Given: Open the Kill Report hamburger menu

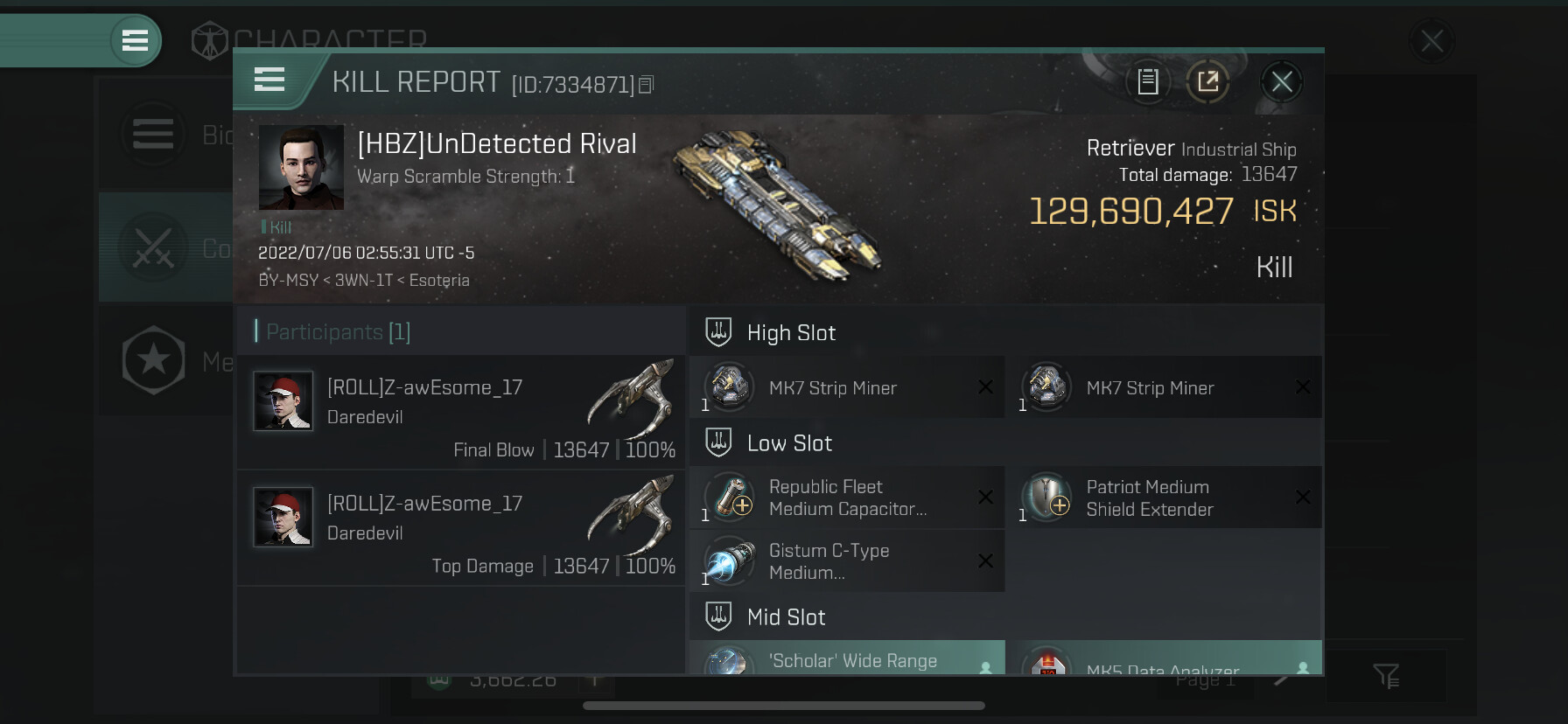Looking at the screenshot, I should tap(269, 80).
